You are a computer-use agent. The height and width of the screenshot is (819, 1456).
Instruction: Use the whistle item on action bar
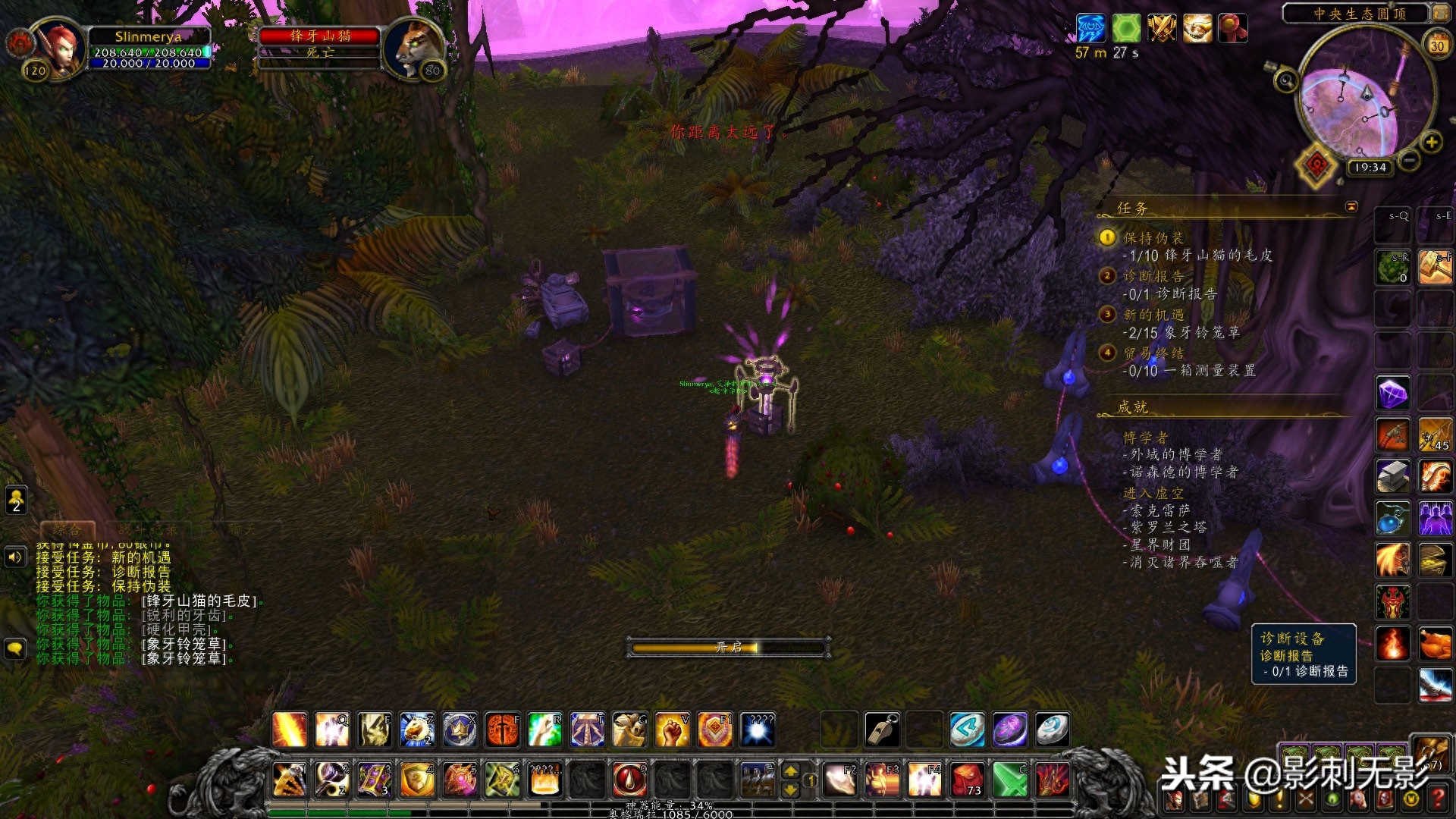(882, 730)
